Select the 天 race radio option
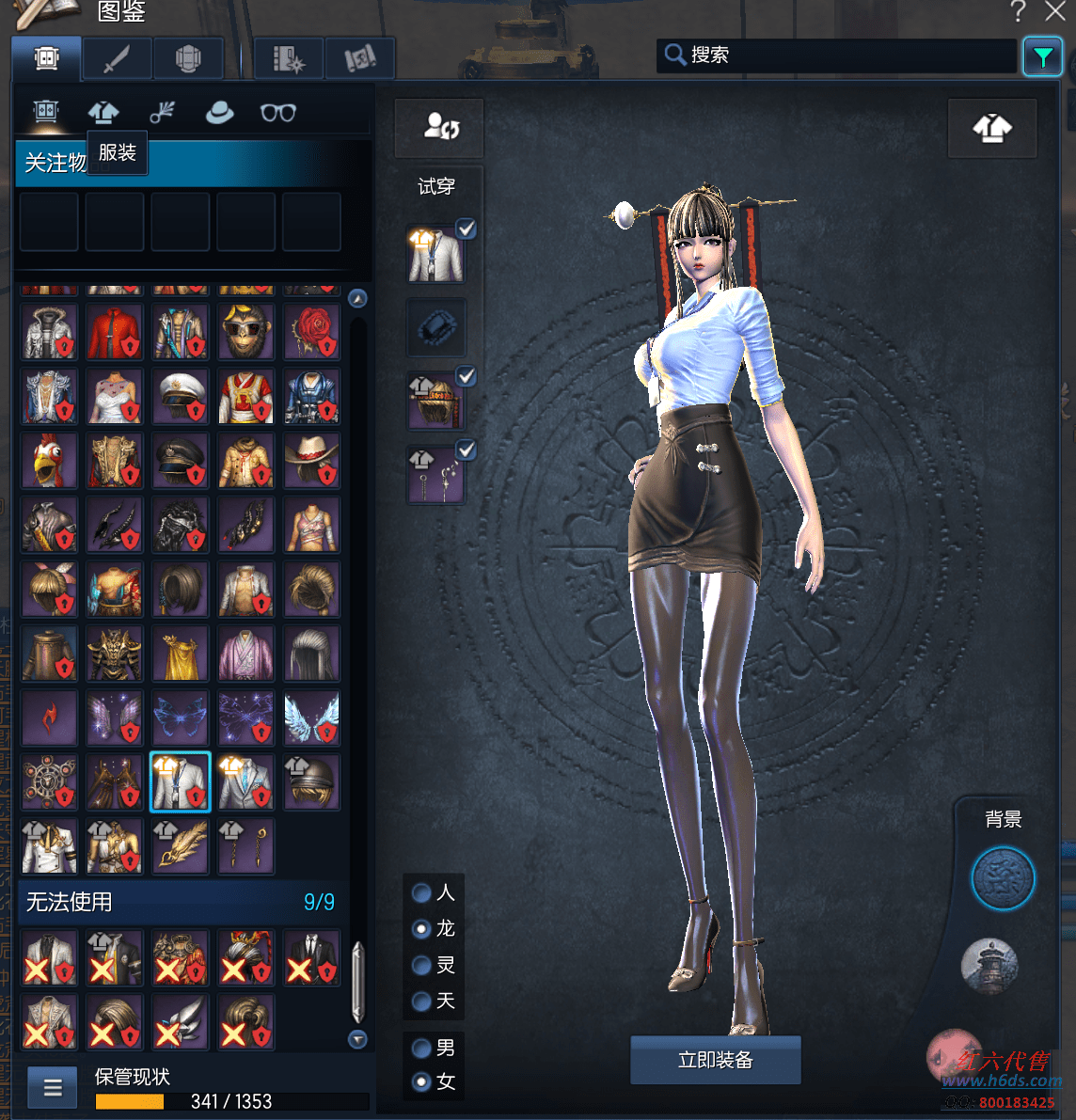1076x1120 pixels. point(422,1002)
